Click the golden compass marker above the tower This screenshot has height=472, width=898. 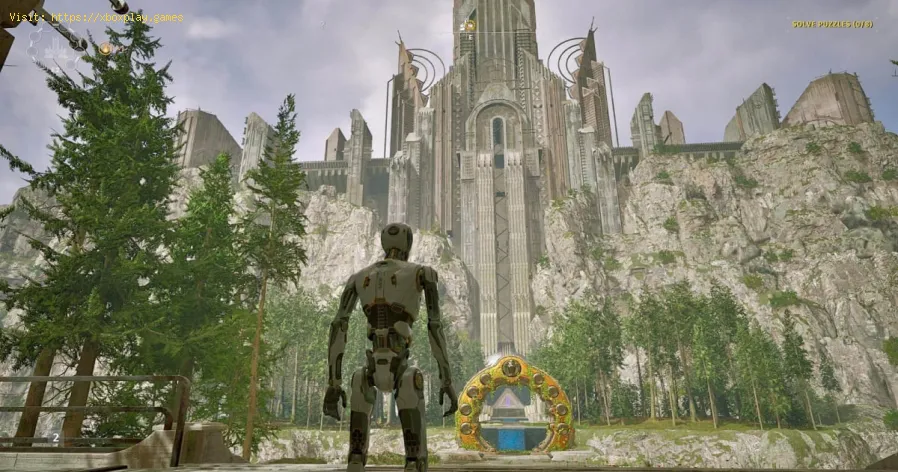(x=469, y=26)
